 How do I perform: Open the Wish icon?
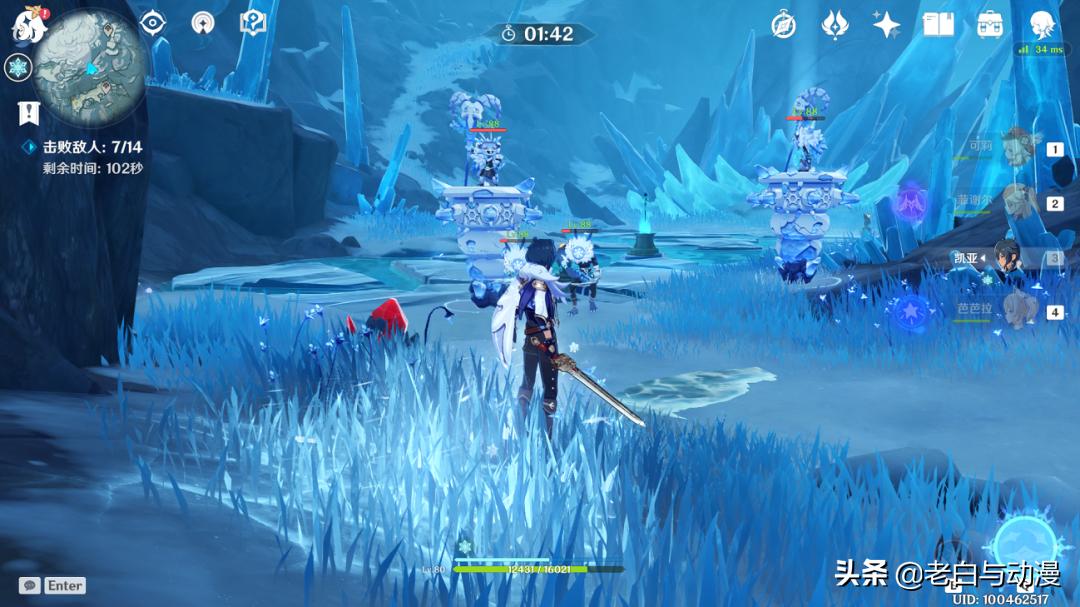(x=835, y=26)
